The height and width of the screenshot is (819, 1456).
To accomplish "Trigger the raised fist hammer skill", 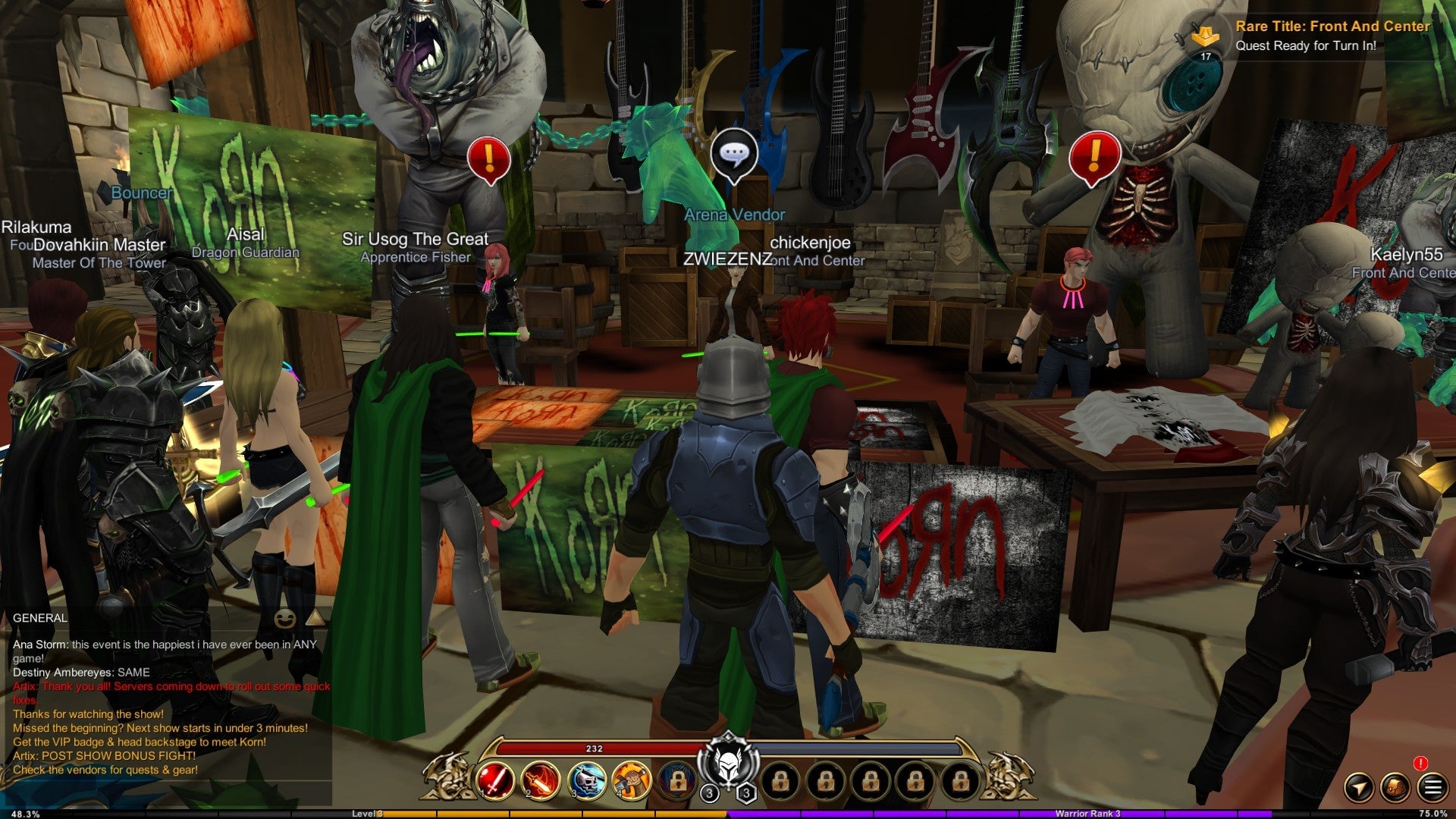I will pyautogui.click(x=631, y=782).
